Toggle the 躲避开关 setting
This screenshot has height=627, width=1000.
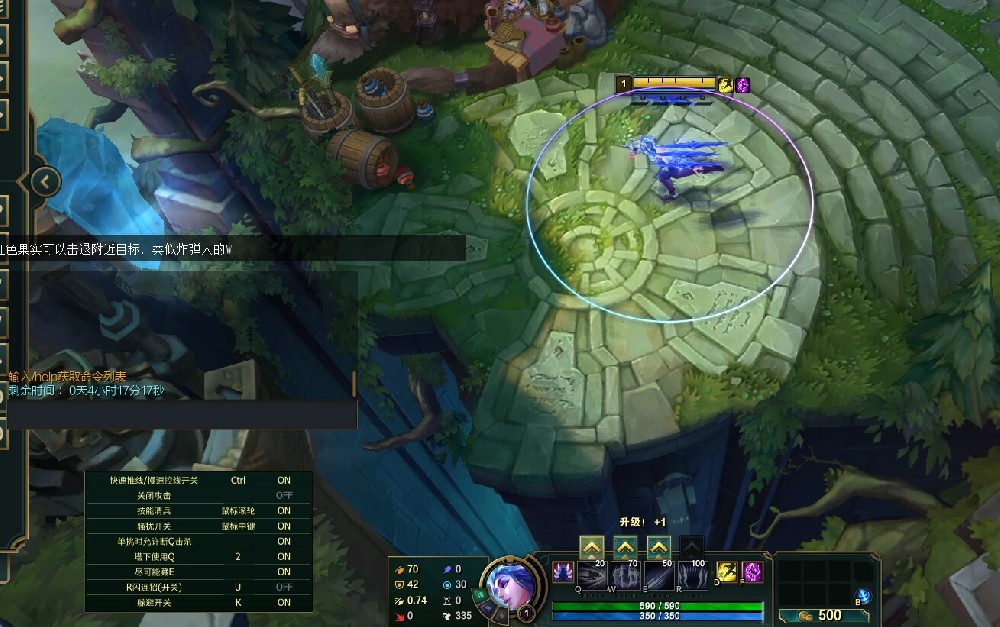pyautogui.click(x=284, y=603)
